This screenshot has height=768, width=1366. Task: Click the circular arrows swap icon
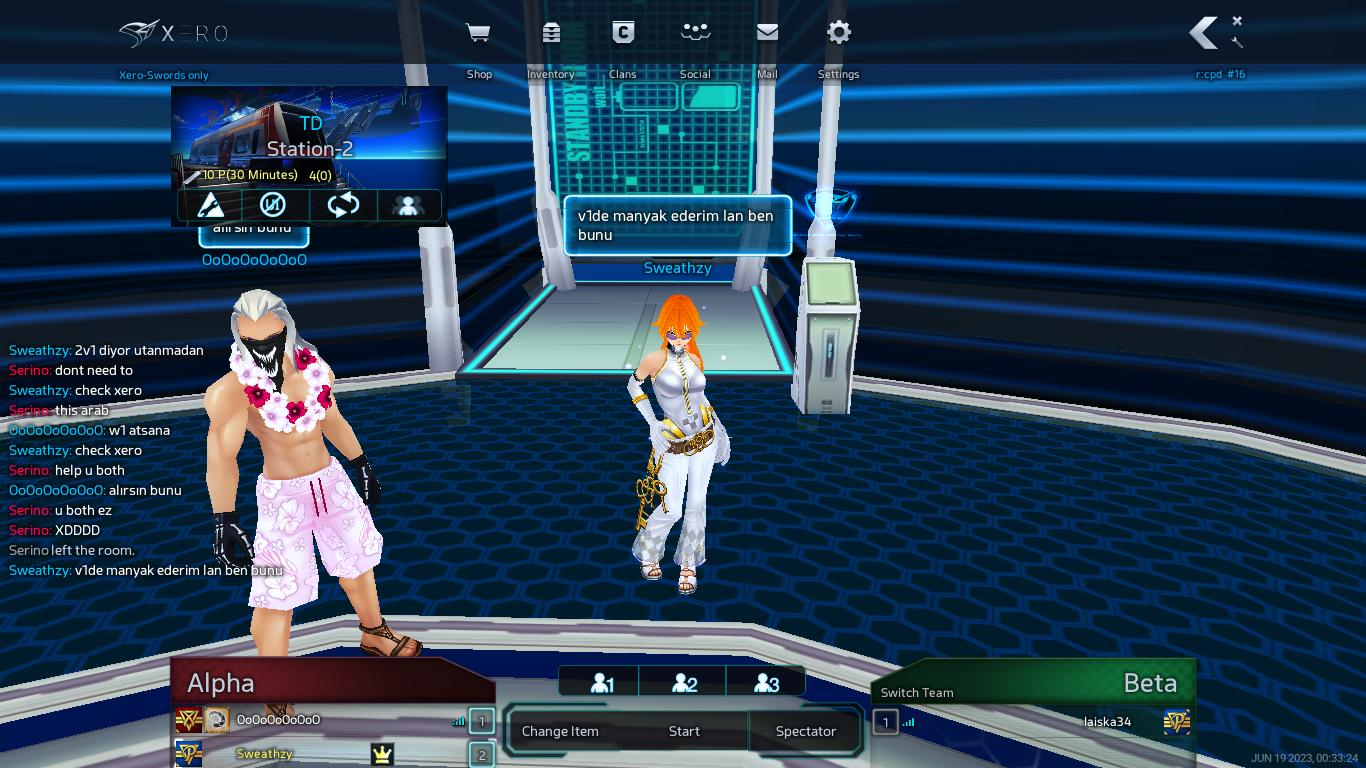coord(342,205)
